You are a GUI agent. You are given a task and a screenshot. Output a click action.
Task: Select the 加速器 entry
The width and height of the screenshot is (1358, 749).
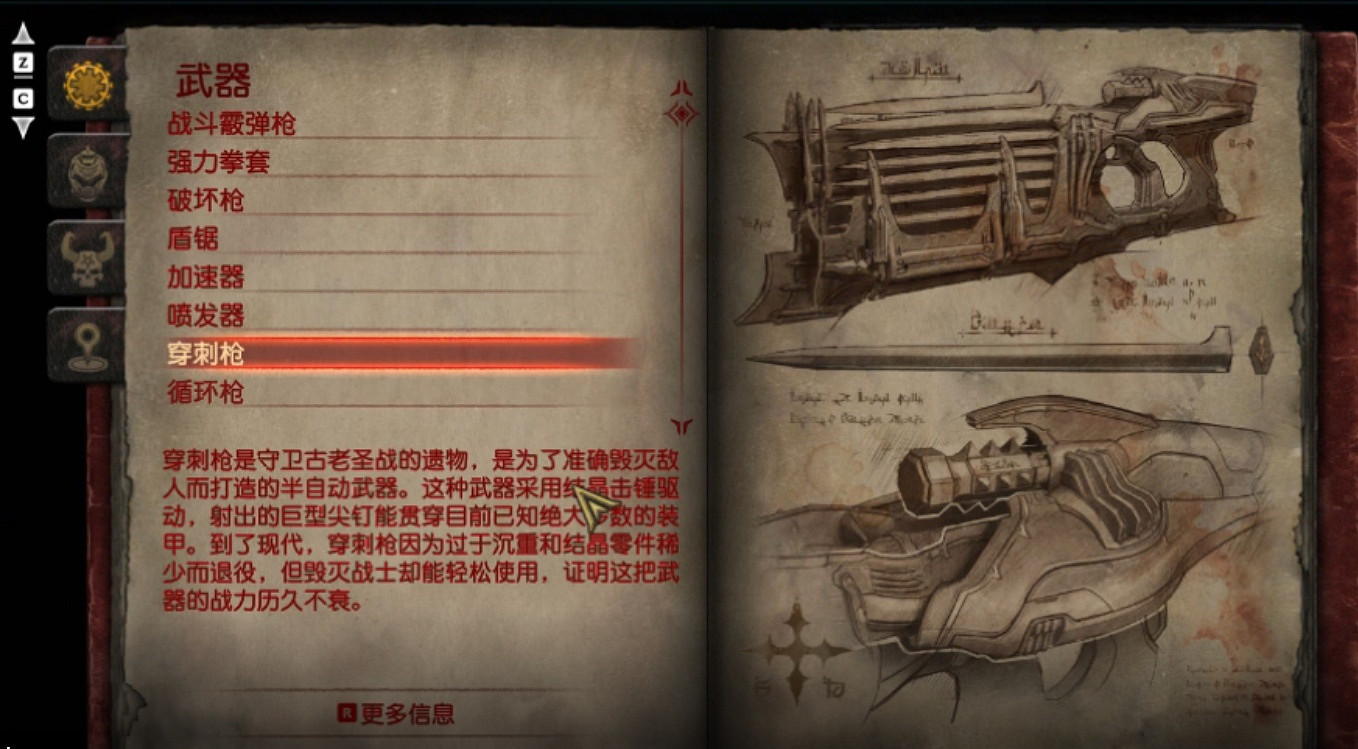click(x=206, y=278)
